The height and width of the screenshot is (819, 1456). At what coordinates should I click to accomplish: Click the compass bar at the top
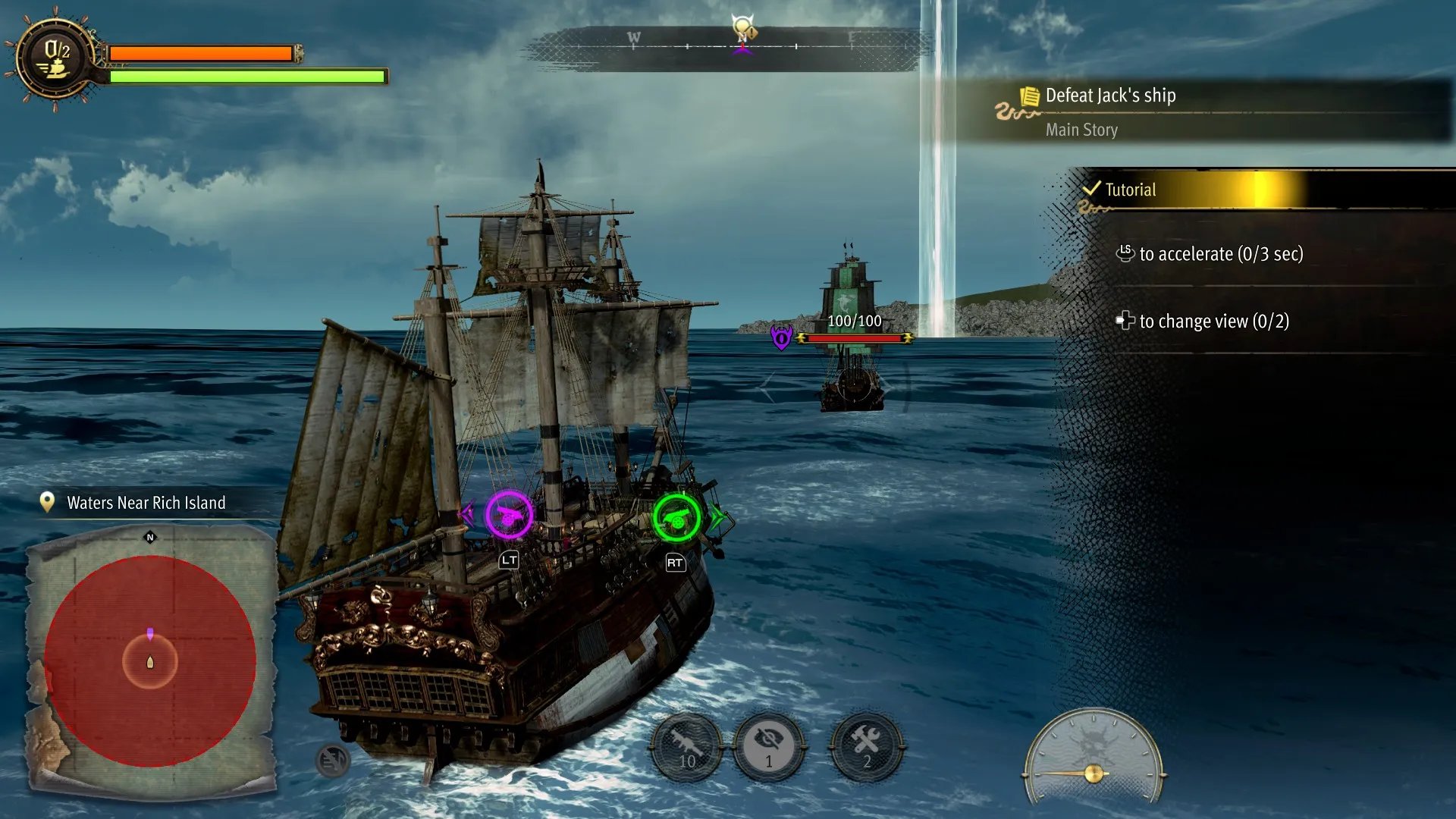726,47
